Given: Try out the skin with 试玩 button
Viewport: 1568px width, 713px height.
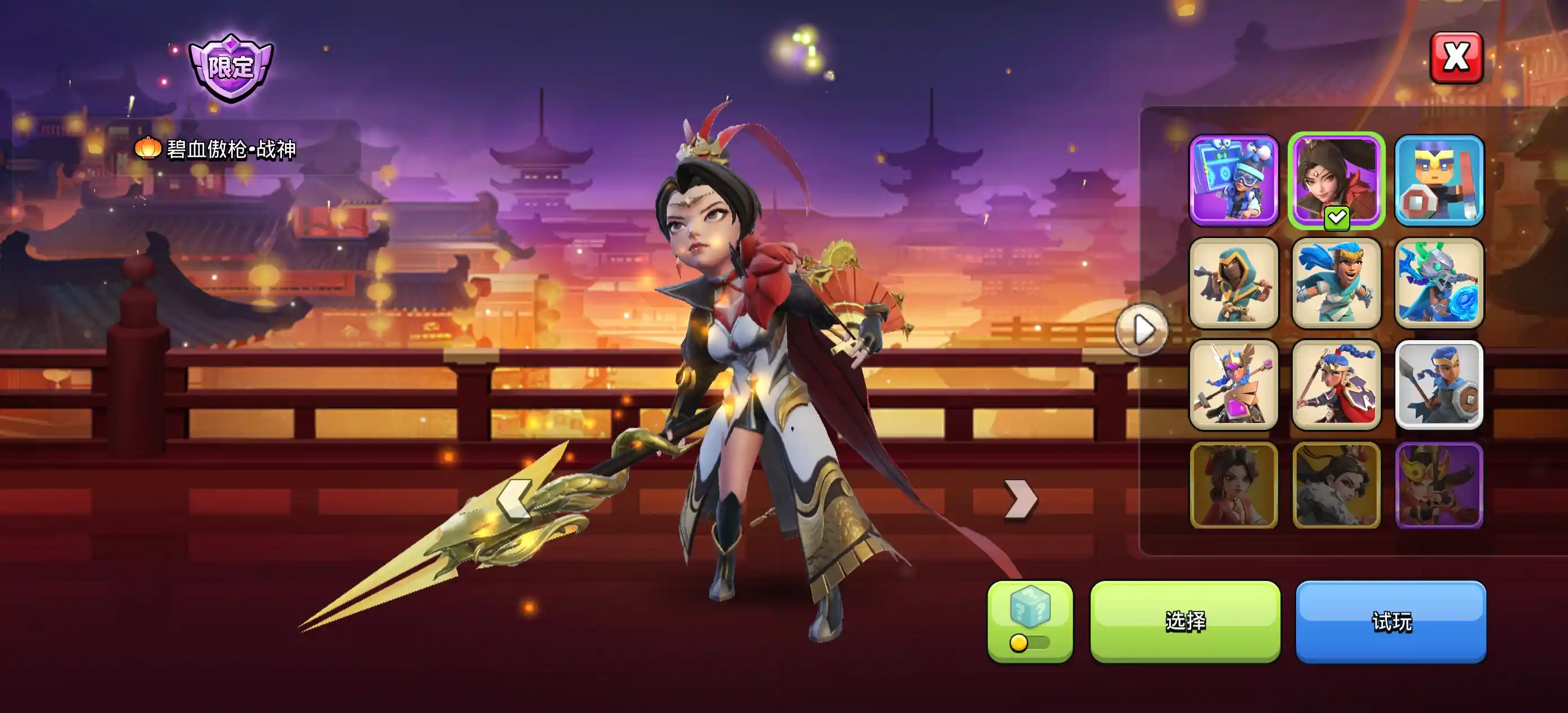Looking at the screenshot, I should [x=1391, y=621].
